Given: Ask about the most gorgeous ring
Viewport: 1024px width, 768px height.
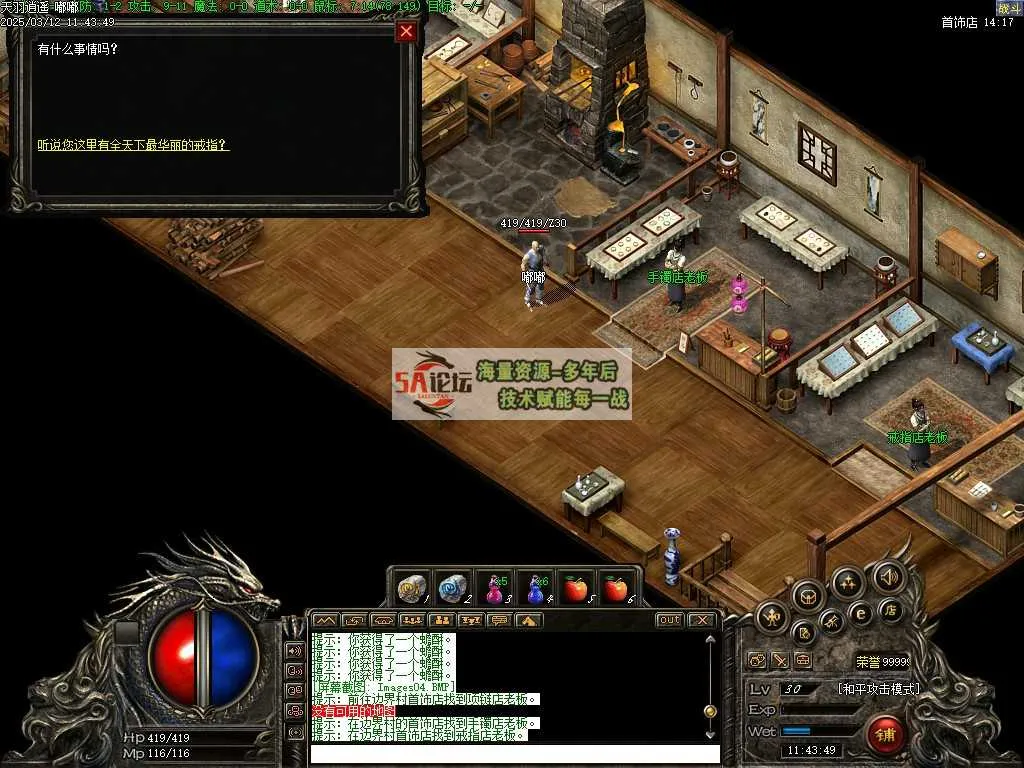Looking at the screenshot, I should point(133,145).
